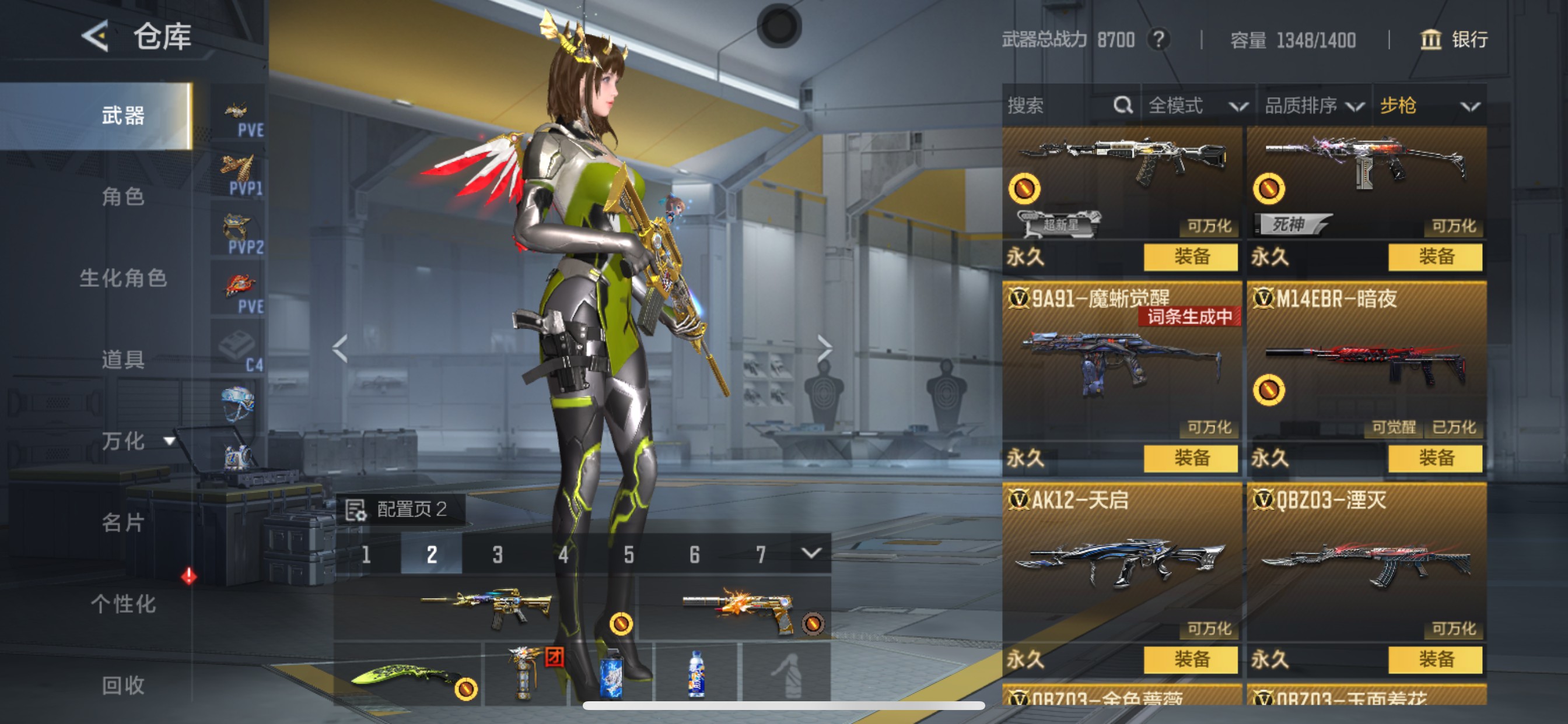This screenshot has width=1568, height=724.
Task: Show the weapon power help question mark
Action: pos(1159,40)
